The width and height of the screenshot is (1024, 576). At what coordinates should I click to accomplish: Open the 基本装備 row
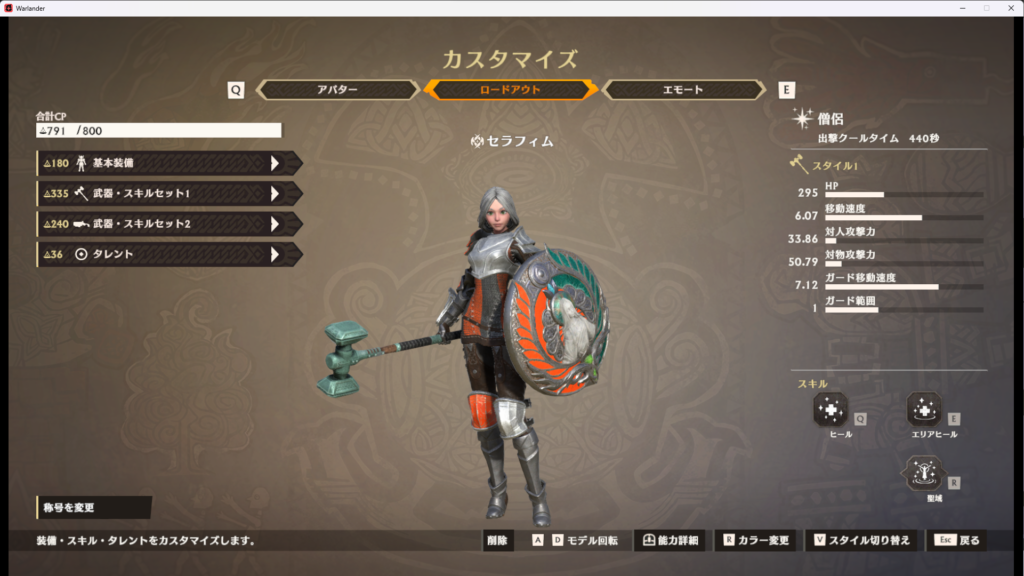(x=168, y=163)
